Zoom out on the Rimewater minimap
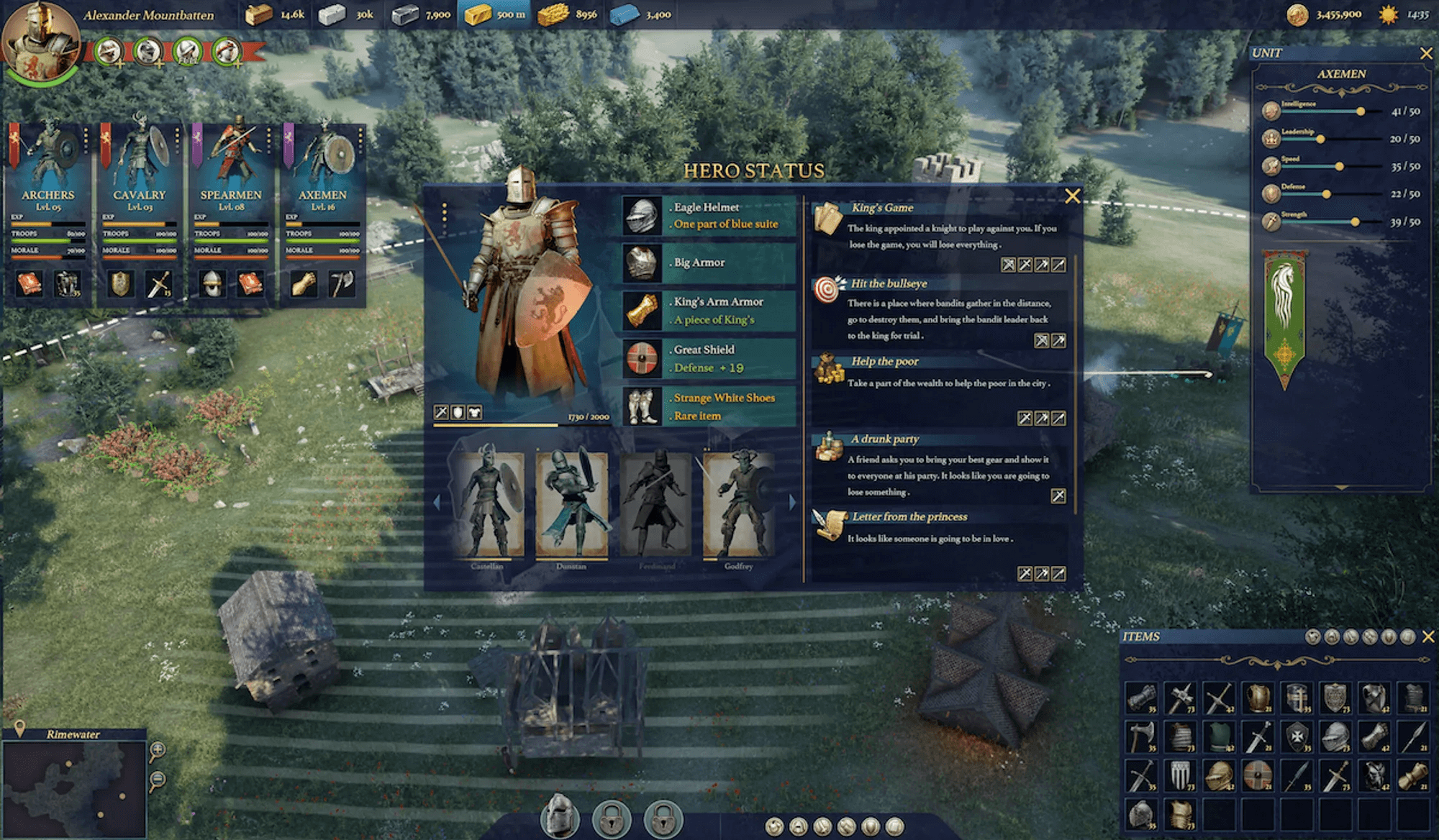 click(x=157, y=780)
